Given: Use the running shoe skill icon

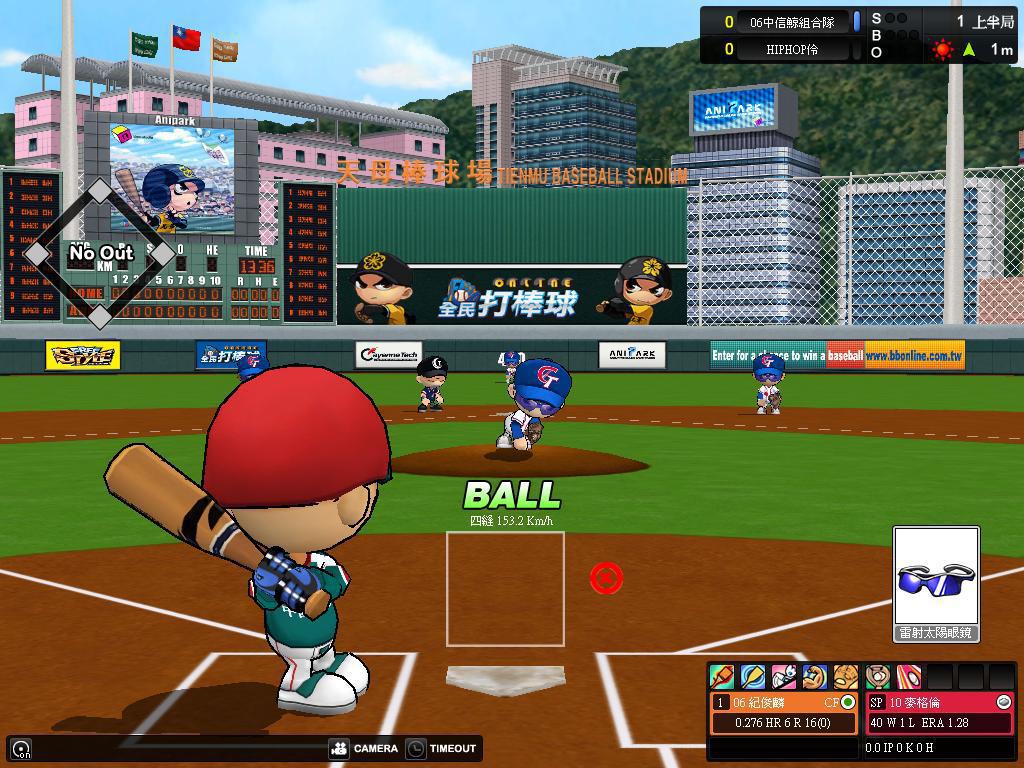Looking at the screenshot, I should [784, 677].
